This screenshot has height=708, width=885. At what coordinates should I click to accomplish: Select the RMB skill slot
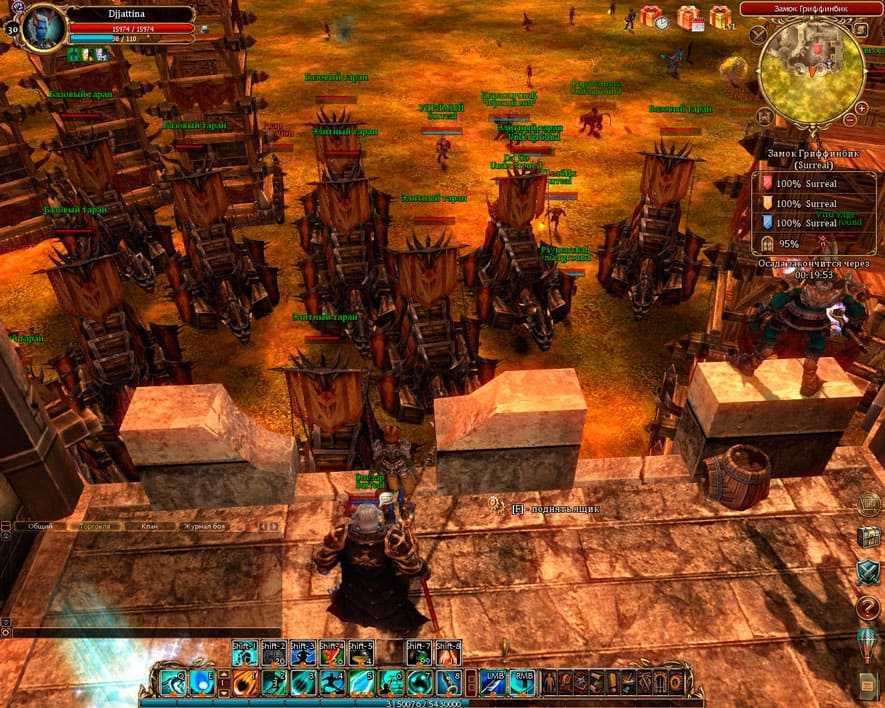click(522, 682)
